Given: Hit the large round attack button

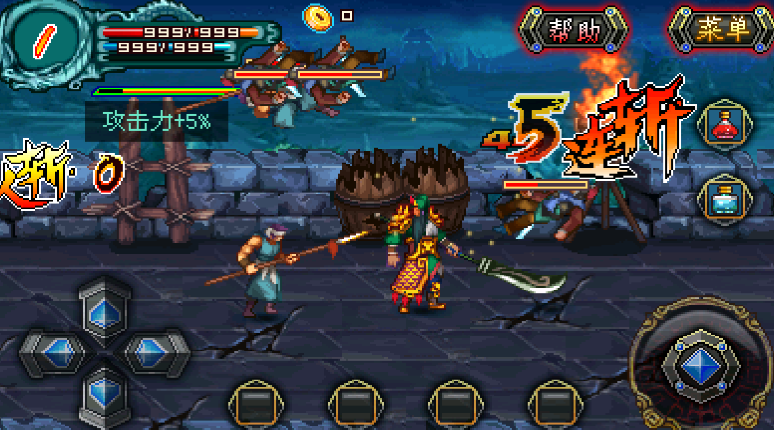Looking at the screenshot, I should pyautogui.click(x=702, y=364).
